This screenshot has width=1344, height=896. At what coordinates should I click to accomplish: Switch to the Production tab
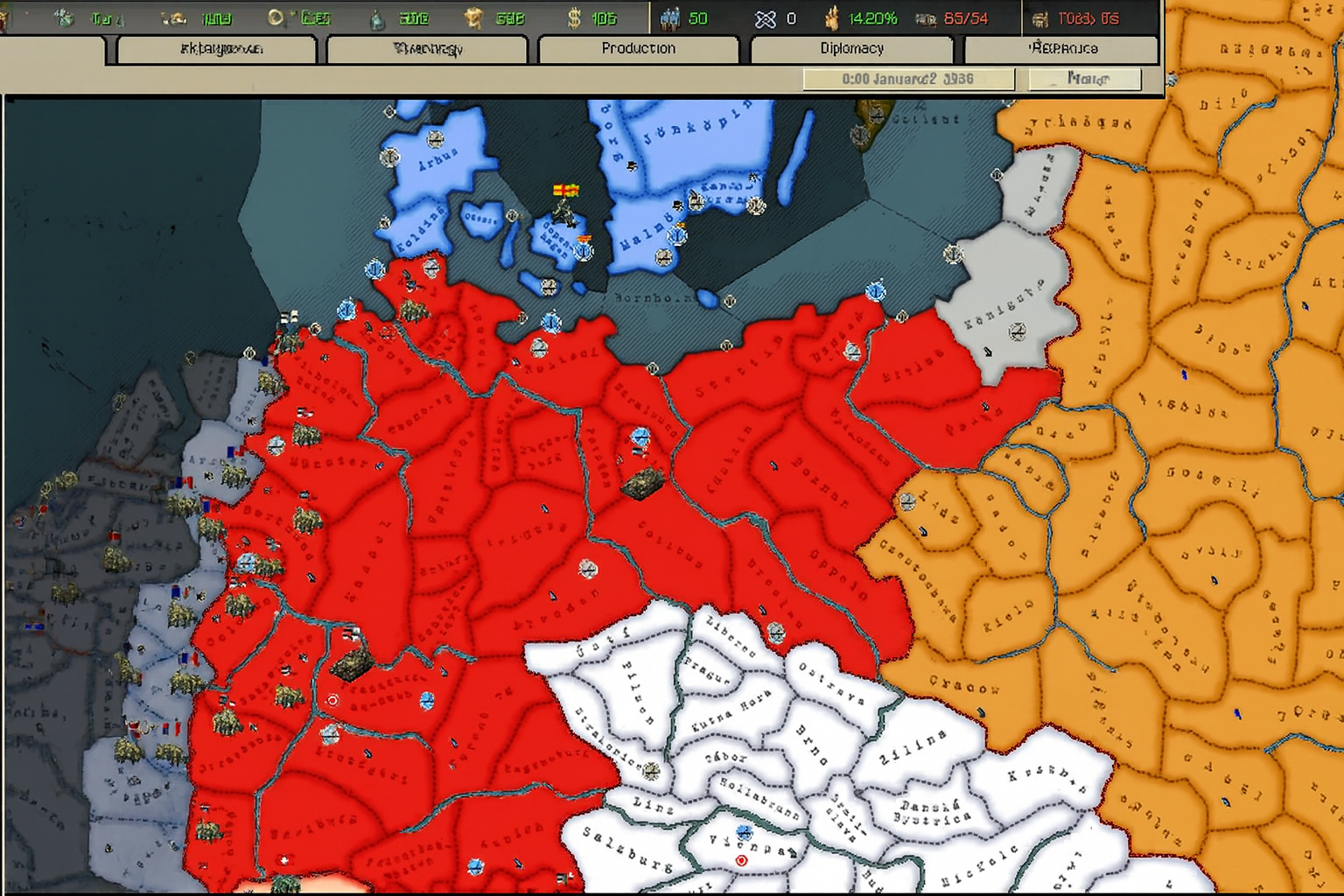638,49
